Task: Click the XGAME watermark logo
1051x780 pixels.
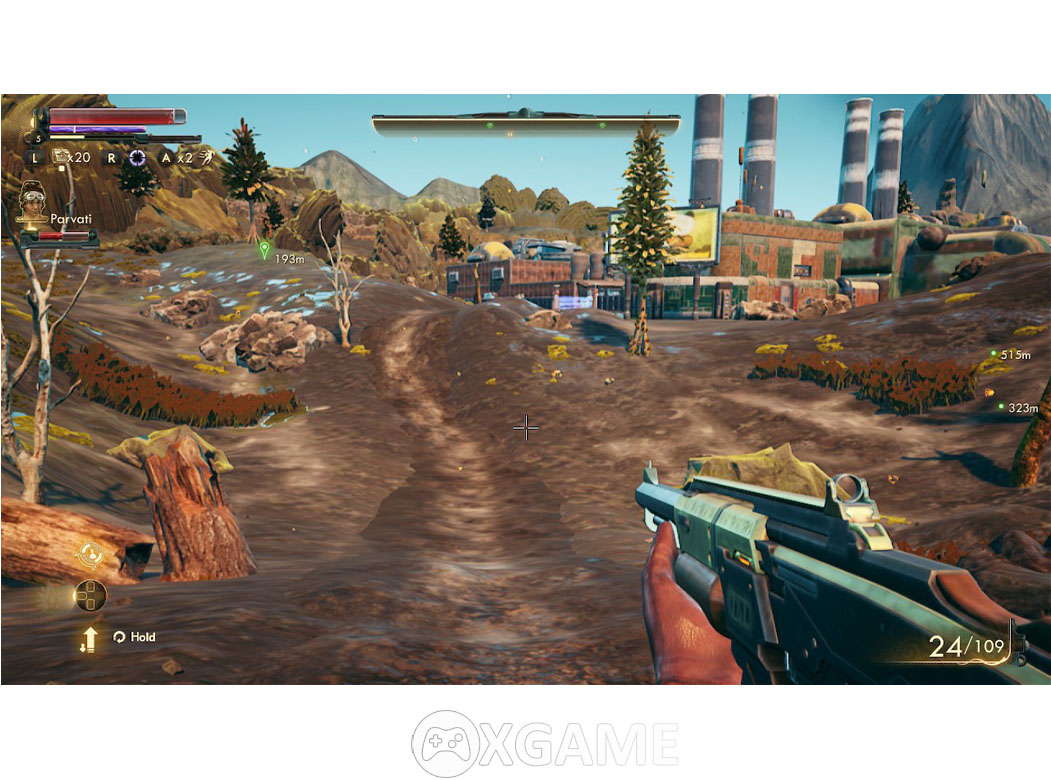Action: (546, 743)
